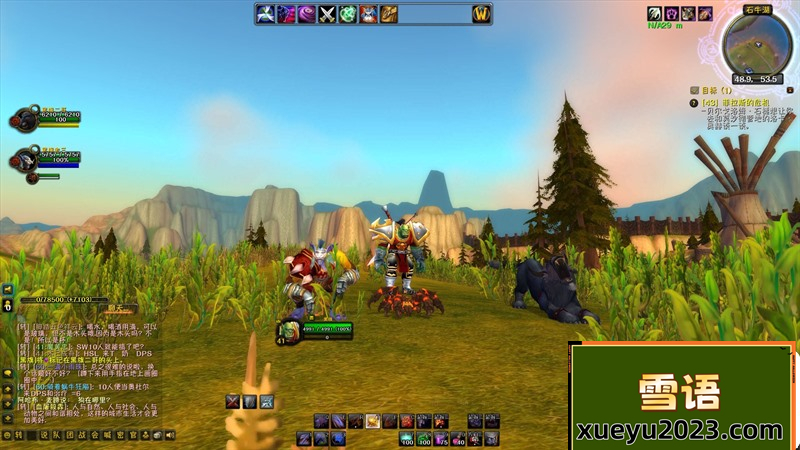Activate the highlighted glowing action bar slot
Viewport: 800px width, 450px height.
tap(372, 421)
